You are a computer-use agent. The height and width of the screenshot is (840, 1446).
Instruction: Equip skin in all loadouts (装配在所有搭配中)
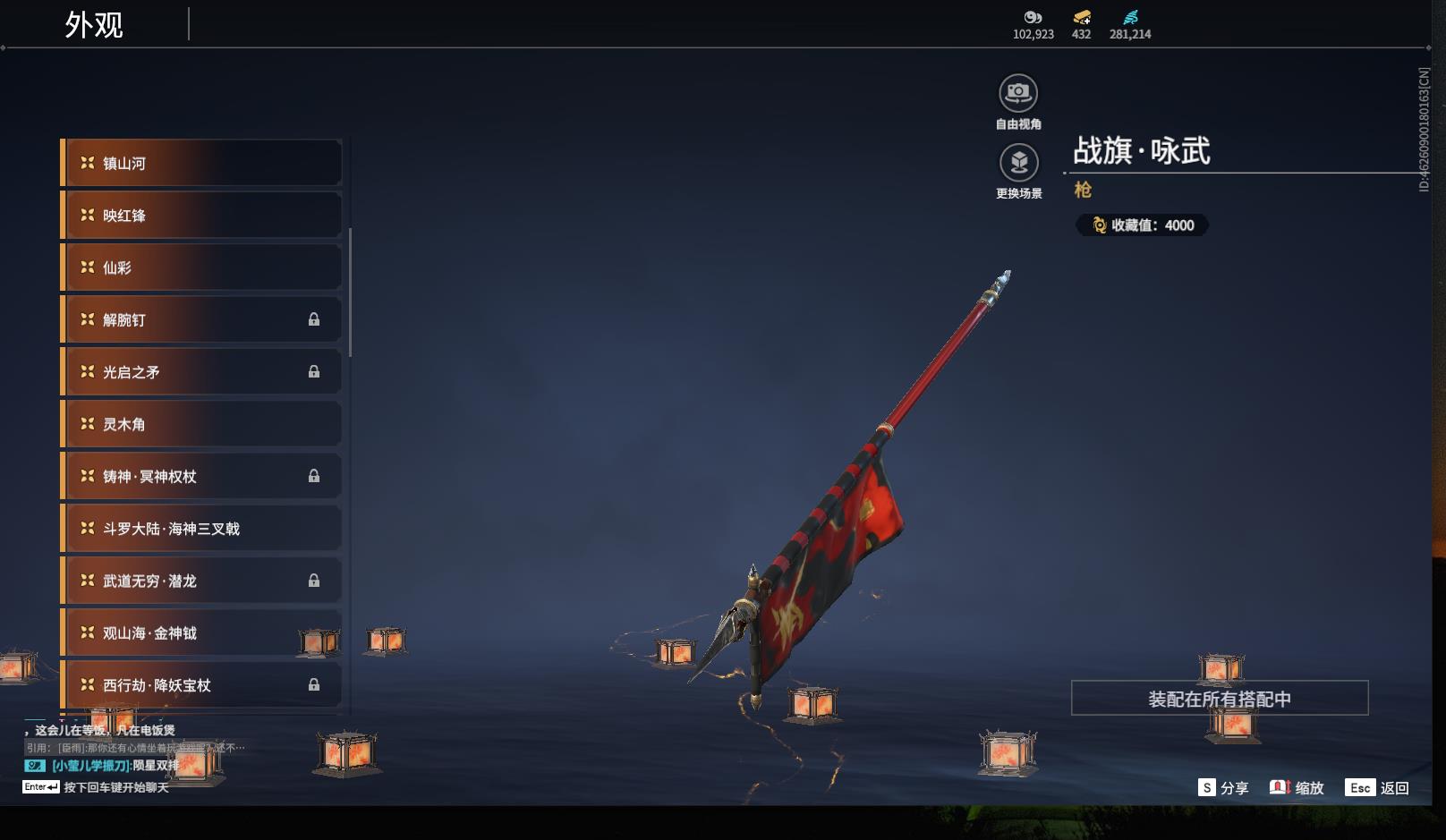1219,699
